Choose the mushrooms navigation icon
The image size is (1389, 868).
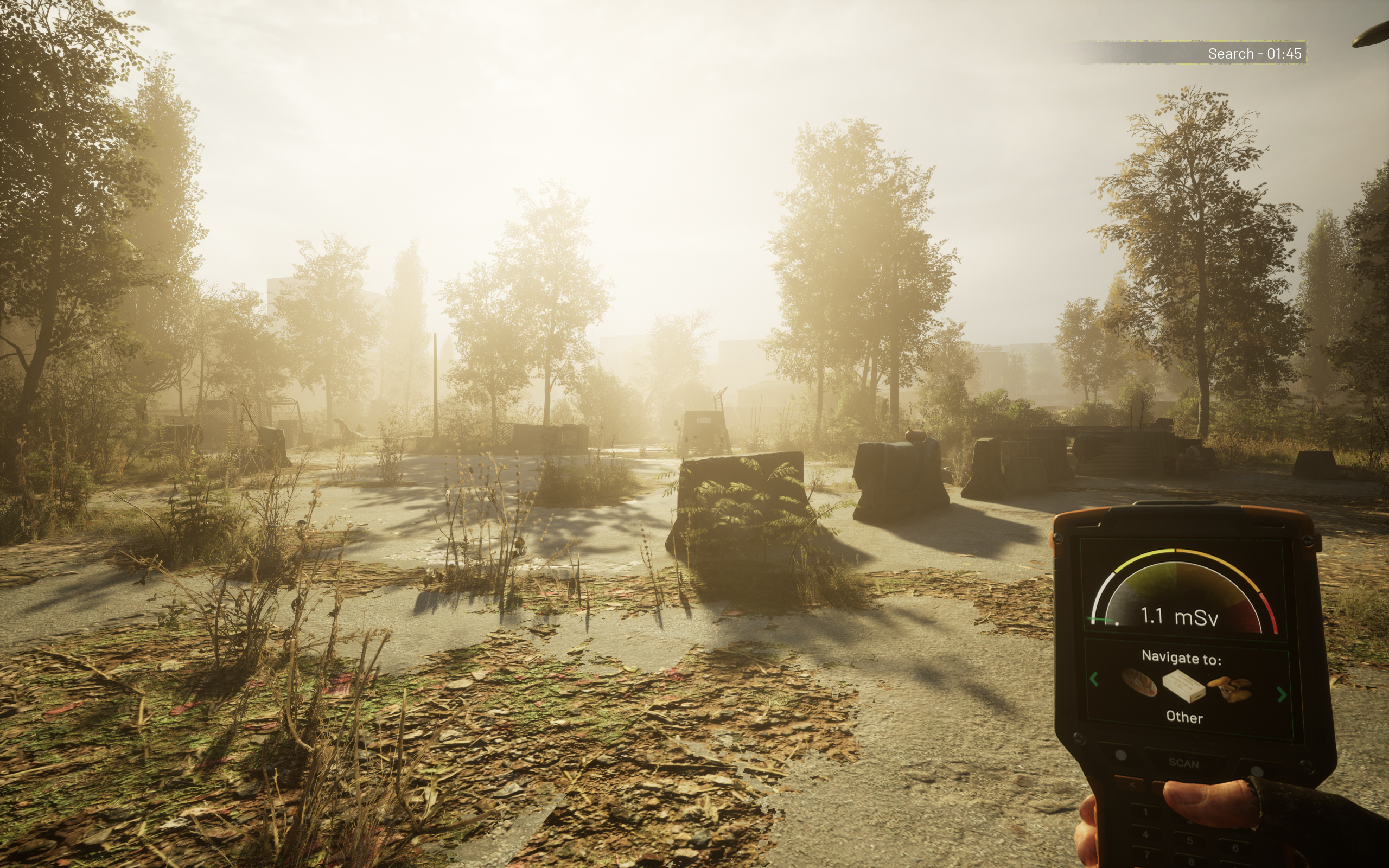pos(1231,688)
